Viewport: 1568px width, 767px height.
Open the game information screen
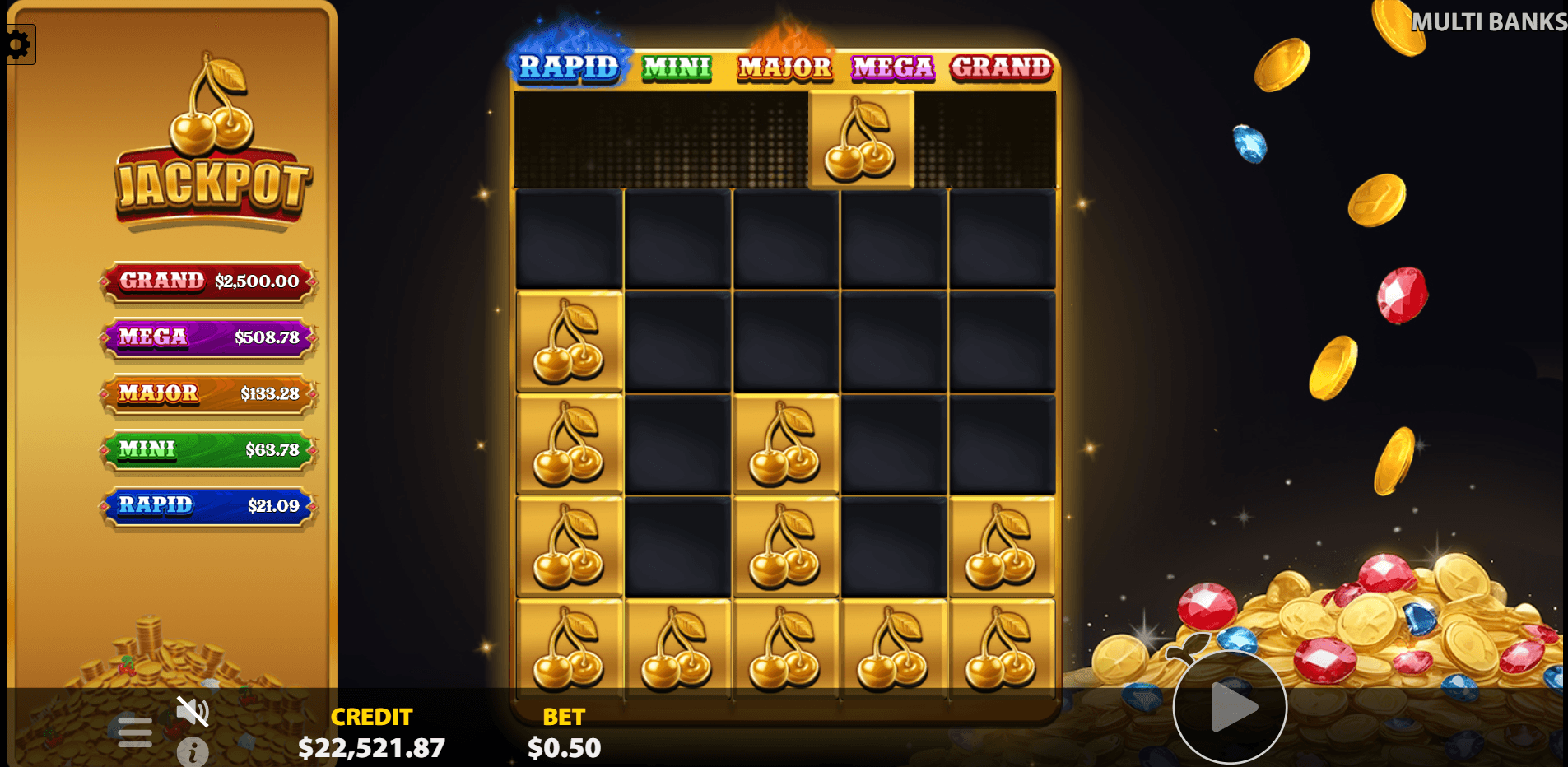(x=191, y=753)
